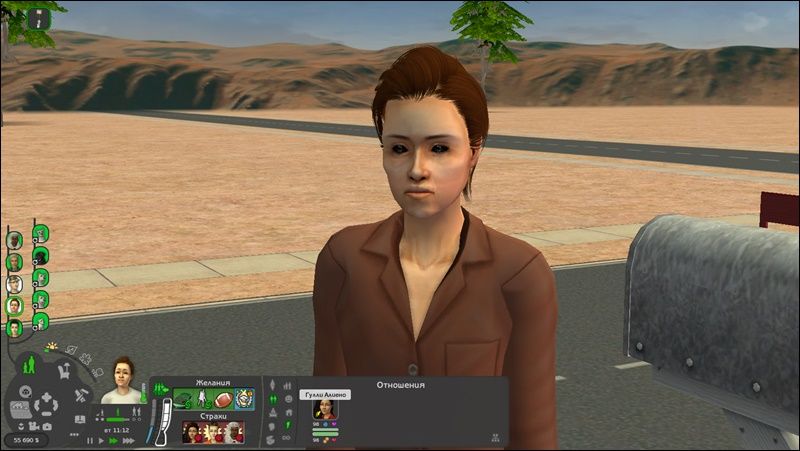Open the family tree icon in the Отношения panel
Image resolution: width=800 pixels, height=451 pixels.
[x=496, y=438]
